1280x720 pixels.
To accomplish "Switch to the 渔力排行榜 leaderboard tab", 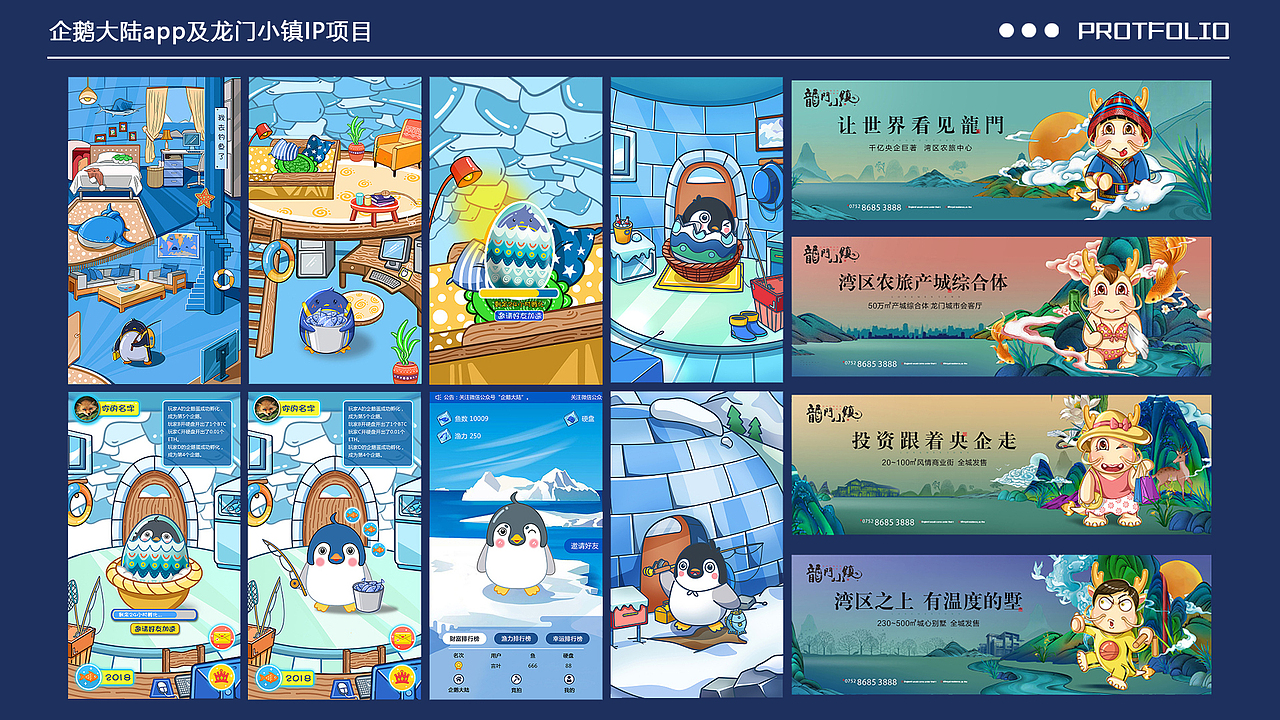I will pyautogui.click(x=514, y=638).
